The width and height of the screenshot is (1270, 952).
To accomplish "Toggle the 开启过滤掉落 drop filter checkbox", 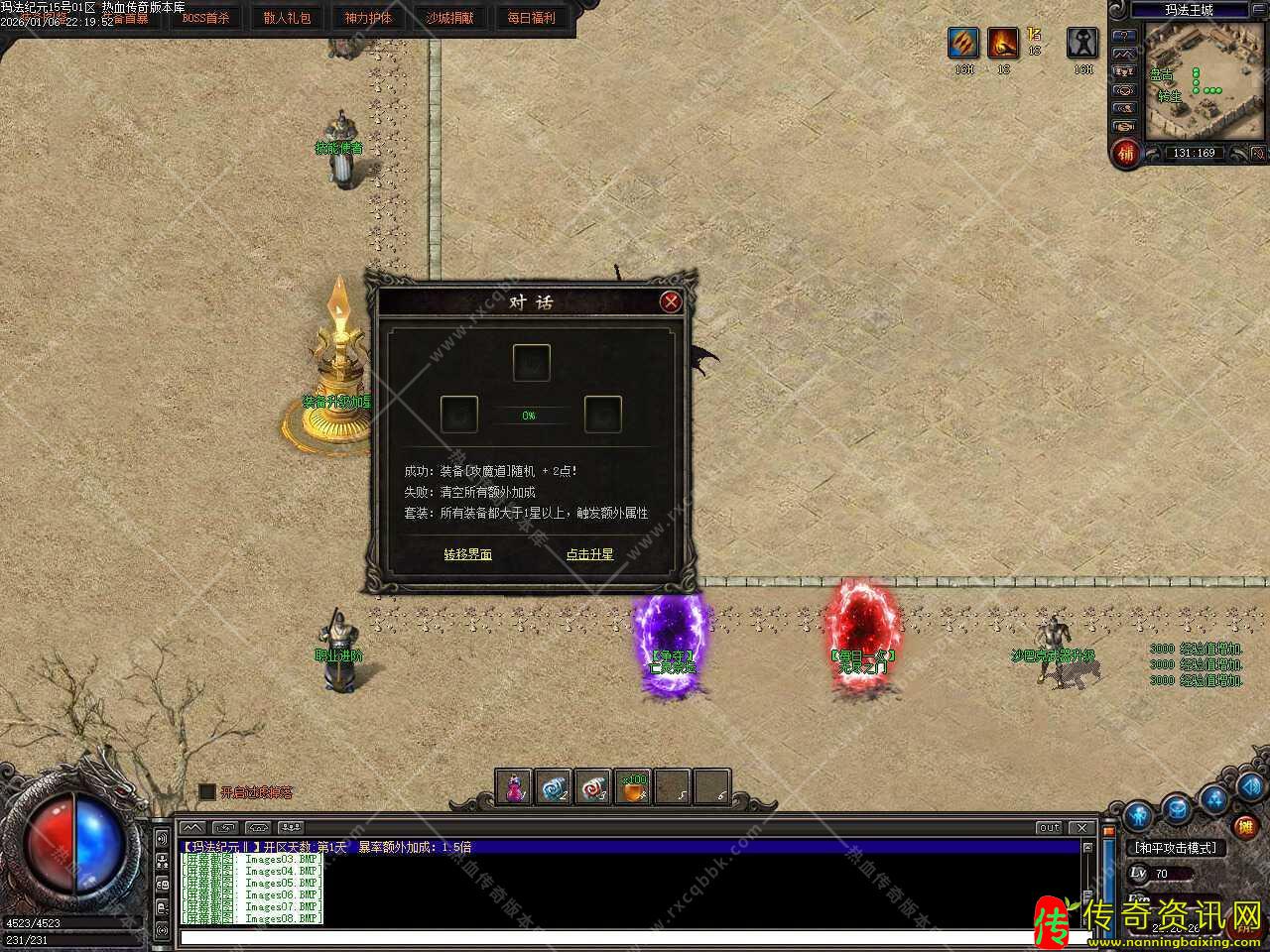I will (207, 791).
